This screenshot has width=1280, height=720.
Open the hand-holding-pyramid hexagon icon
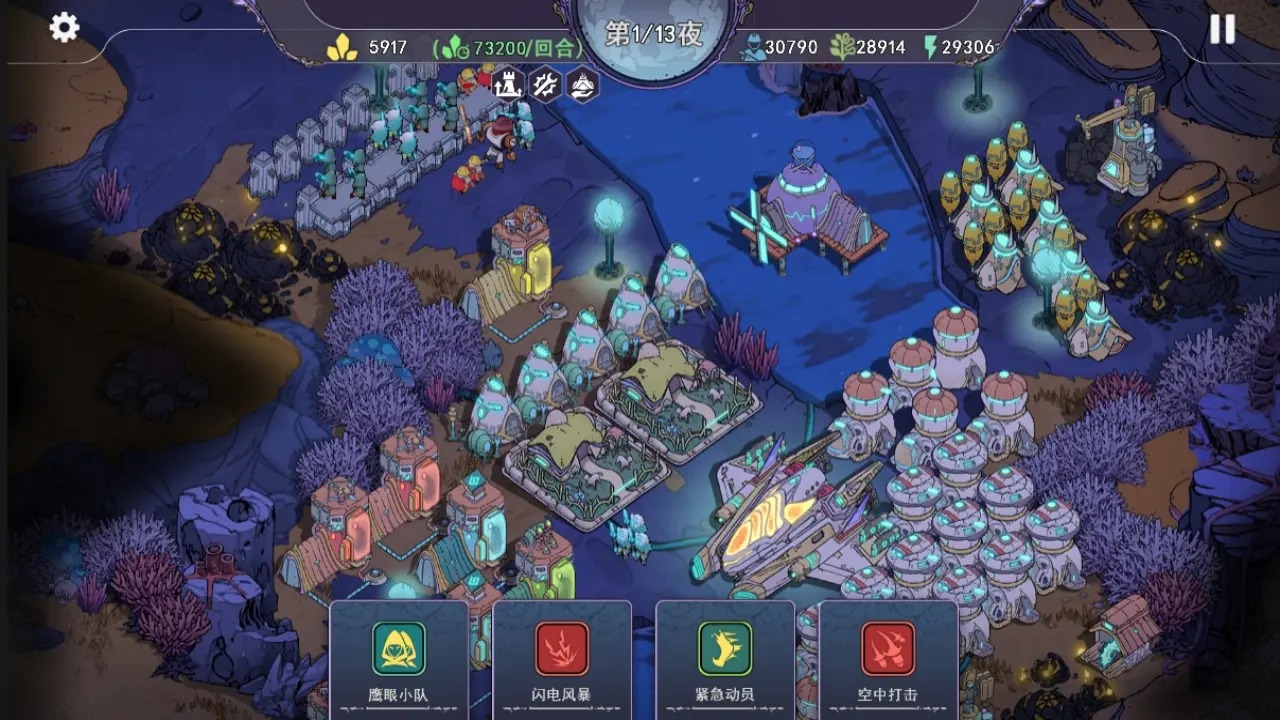tap(583, 84)
